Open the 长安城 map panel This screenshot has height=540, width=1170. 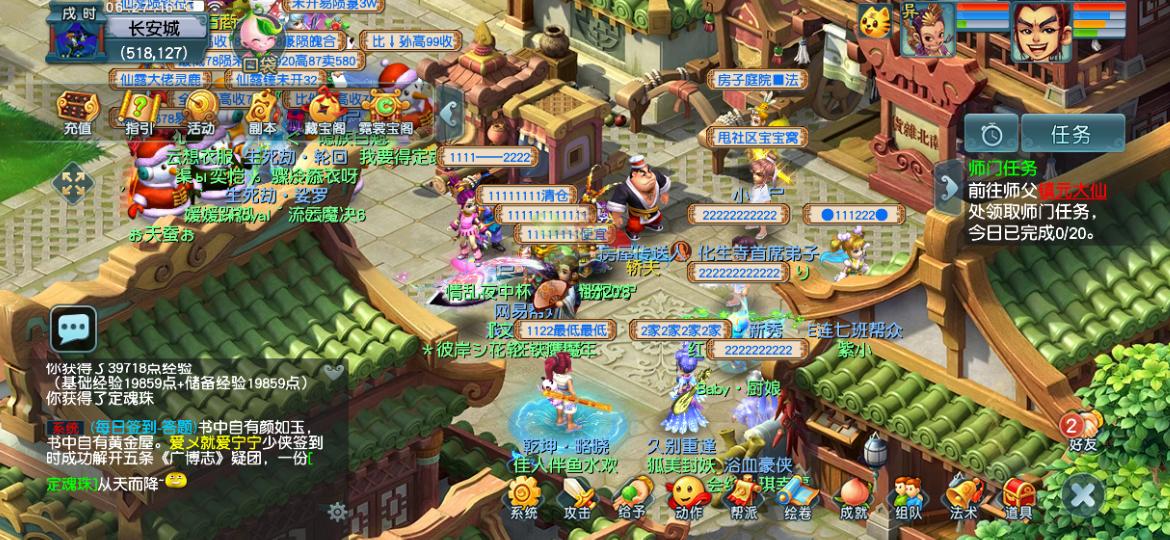[152, 28]
